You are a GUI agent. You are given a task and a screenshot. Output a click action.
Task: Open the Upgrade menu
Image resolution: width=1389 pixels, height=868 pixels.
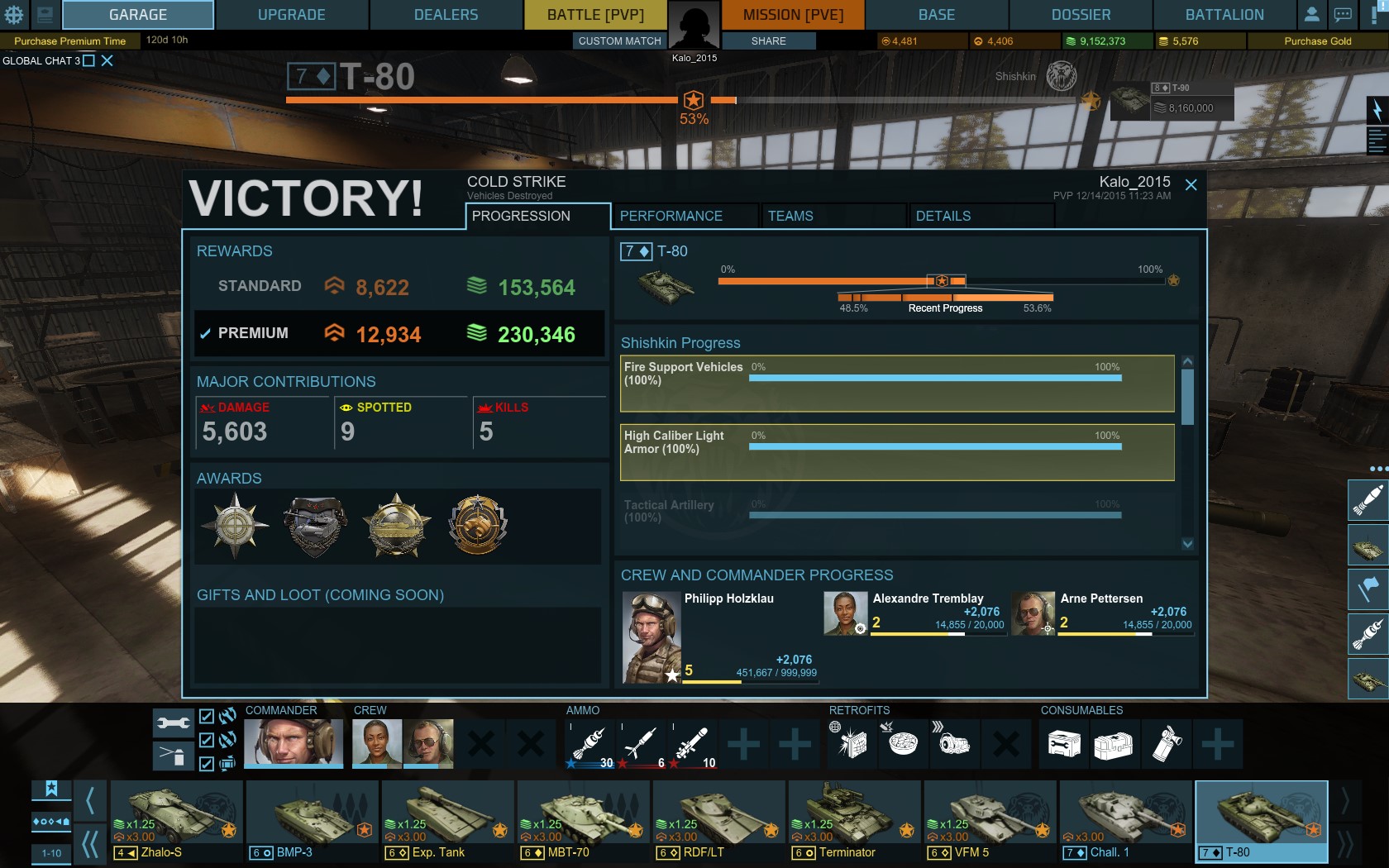[x=291, y=15]
